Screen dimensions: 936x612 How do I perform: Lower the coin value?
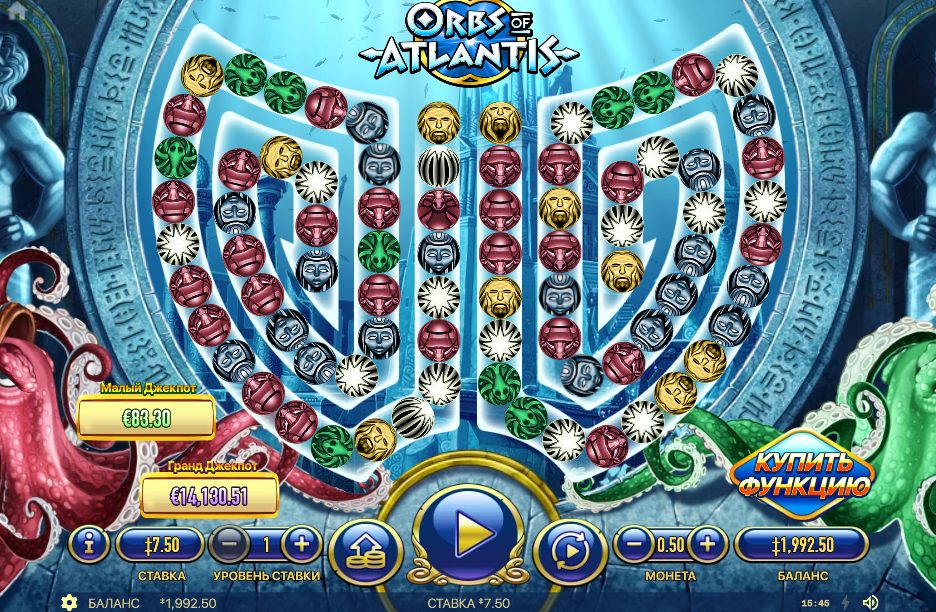pyautogui.click(x=633, y=545)
